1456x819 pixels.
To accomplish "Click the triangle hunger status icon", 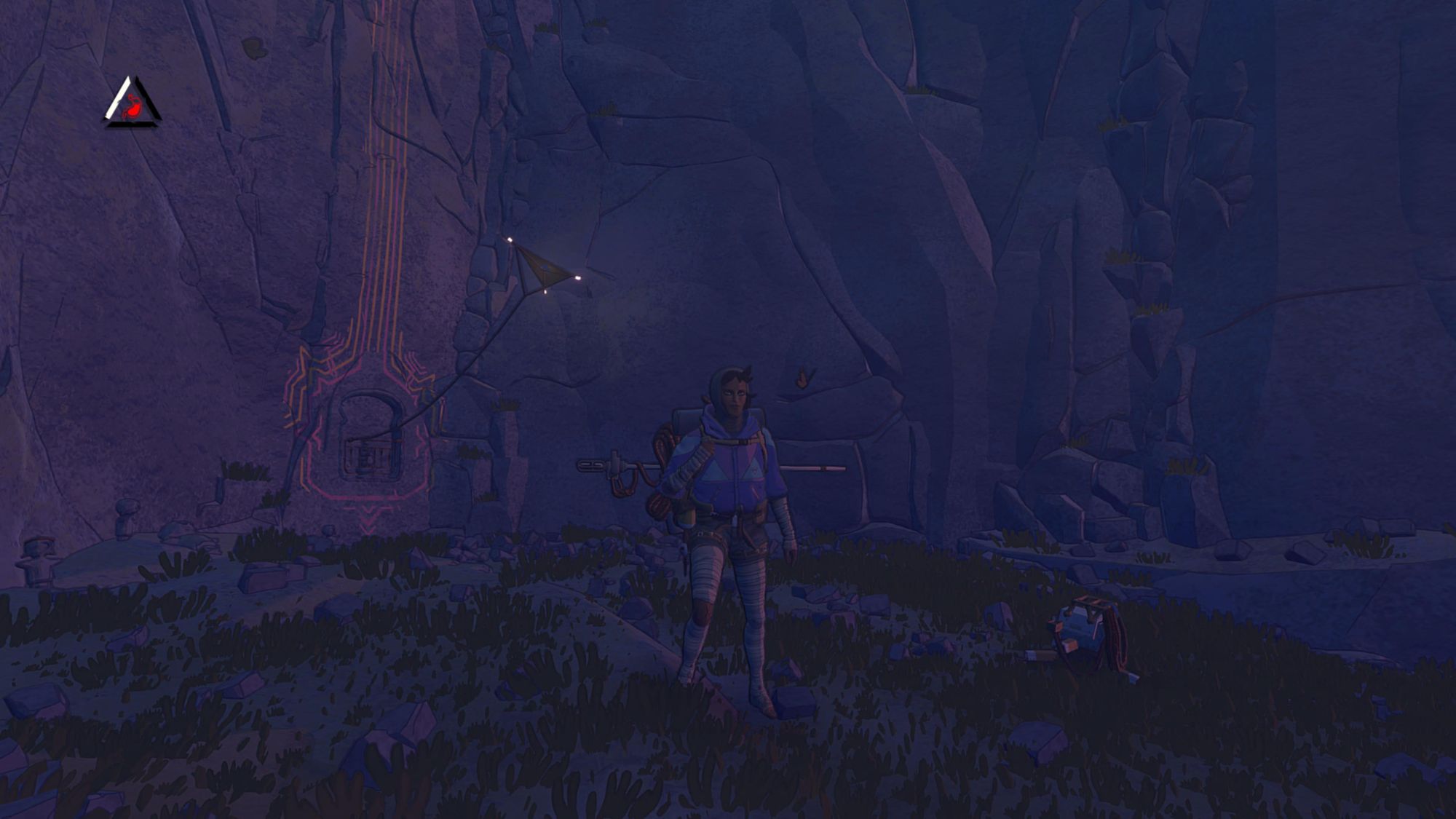I will click(x=132, y=106).
